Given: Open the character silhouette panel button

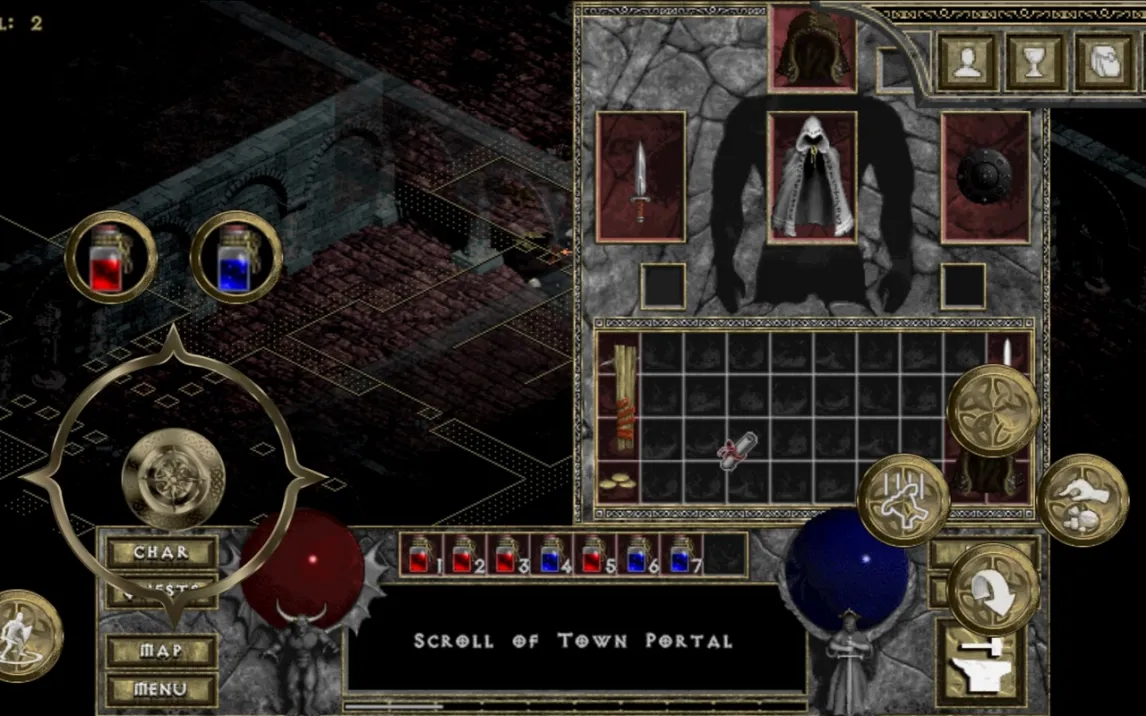Looking at the screenshot, I should coord(966,62).
